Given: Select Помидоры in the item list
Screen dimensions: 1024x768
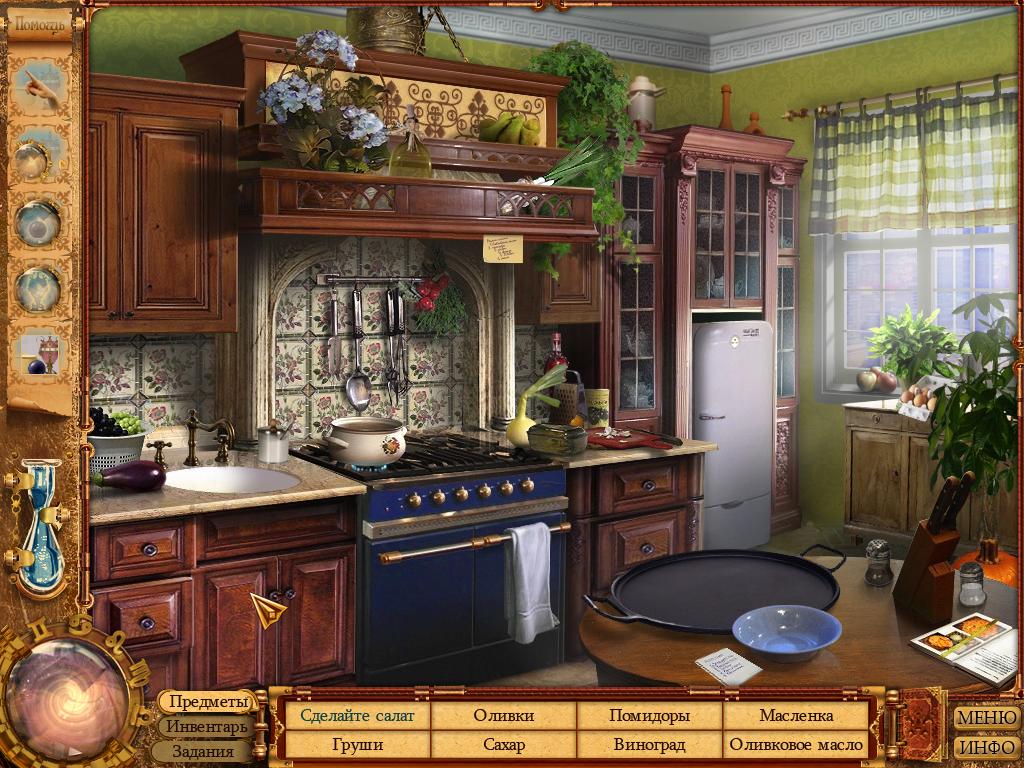Looking at the screenshot, I should [x=649, y=716].
